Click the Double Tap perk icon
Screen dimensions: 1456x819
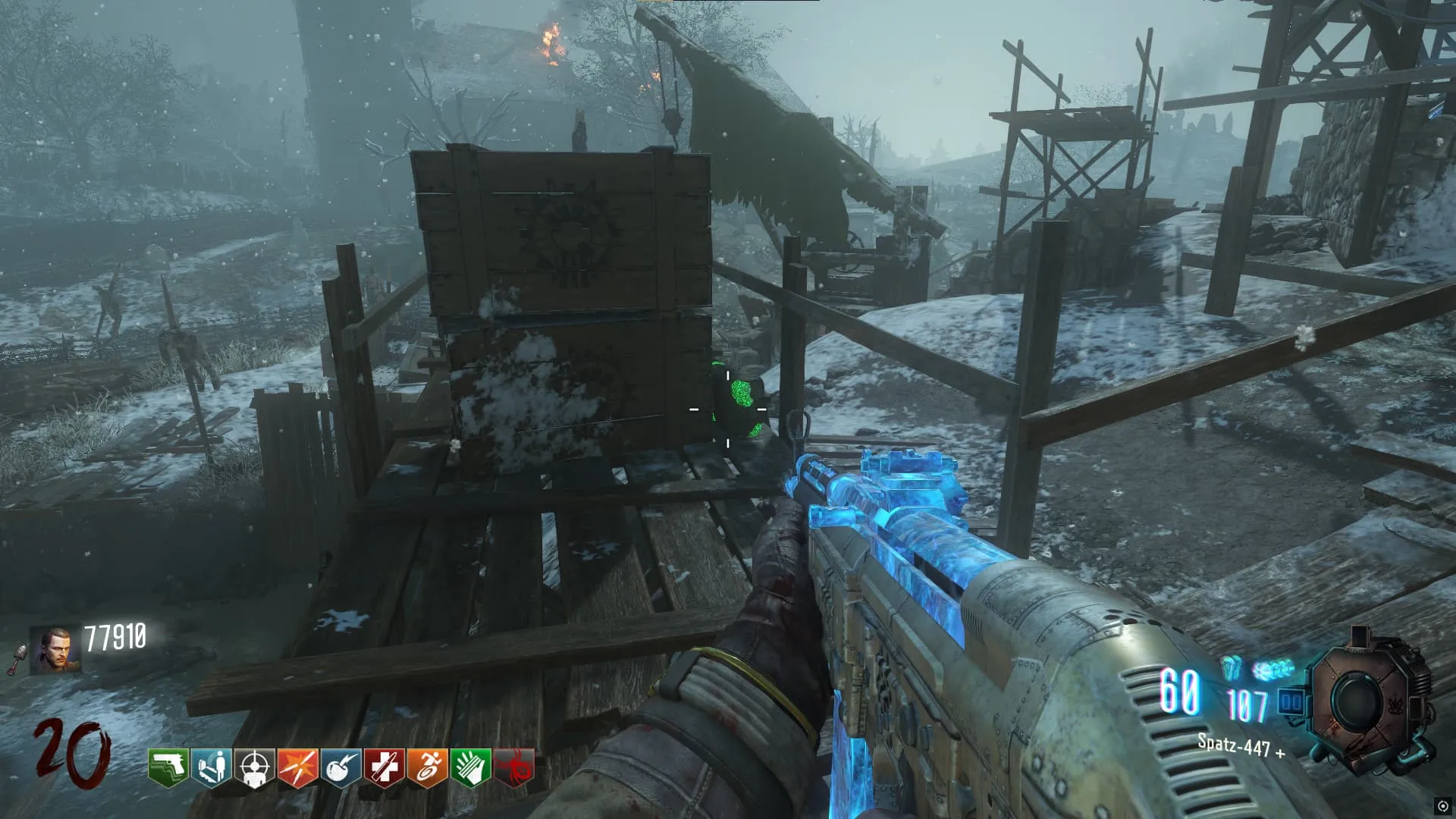pyautogui.click(x=297, y=768)
